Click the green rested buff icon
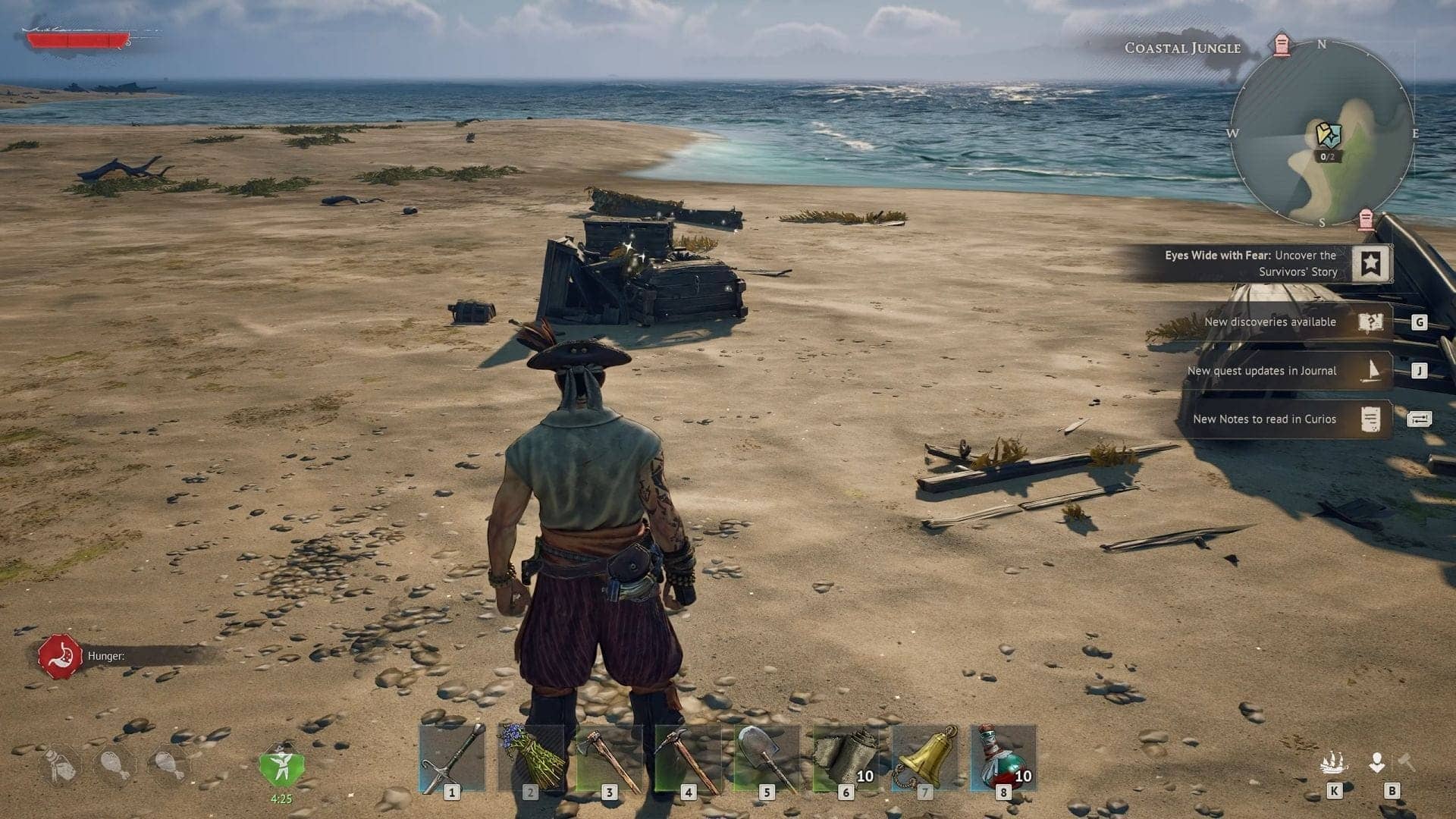The height and width of the screenshot is (819, 1456). pos(281,766)
